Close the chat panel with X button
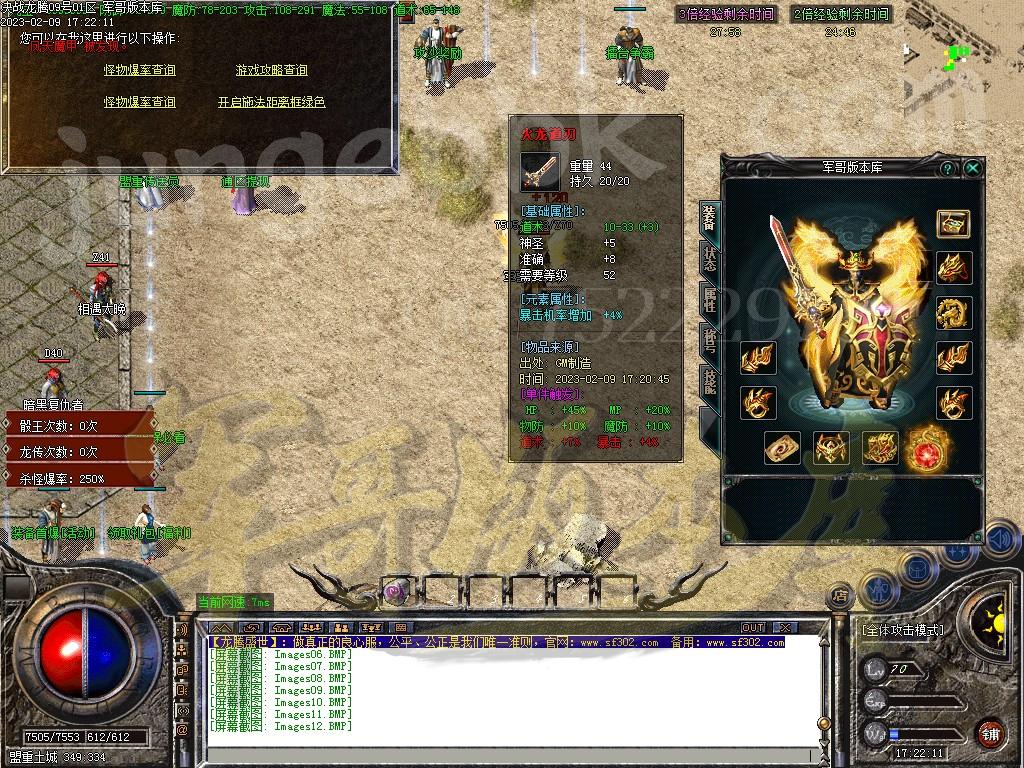1024x768 pixels. pos(785,627)
